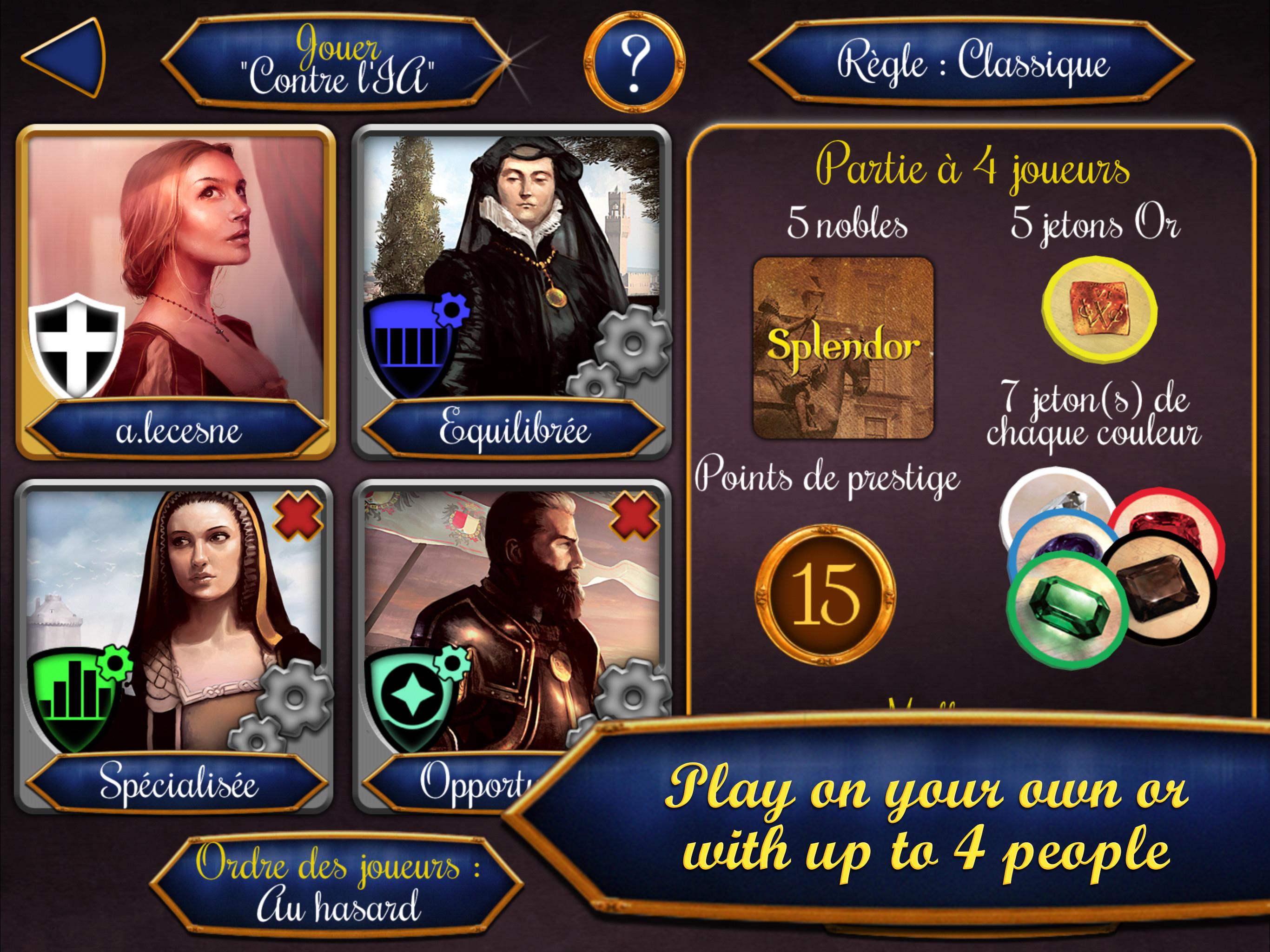The width and height of the screenshot is (1270, 952).
Task: Click the 15 Points de prestige medallion
Action: click(x=825, y=597)
